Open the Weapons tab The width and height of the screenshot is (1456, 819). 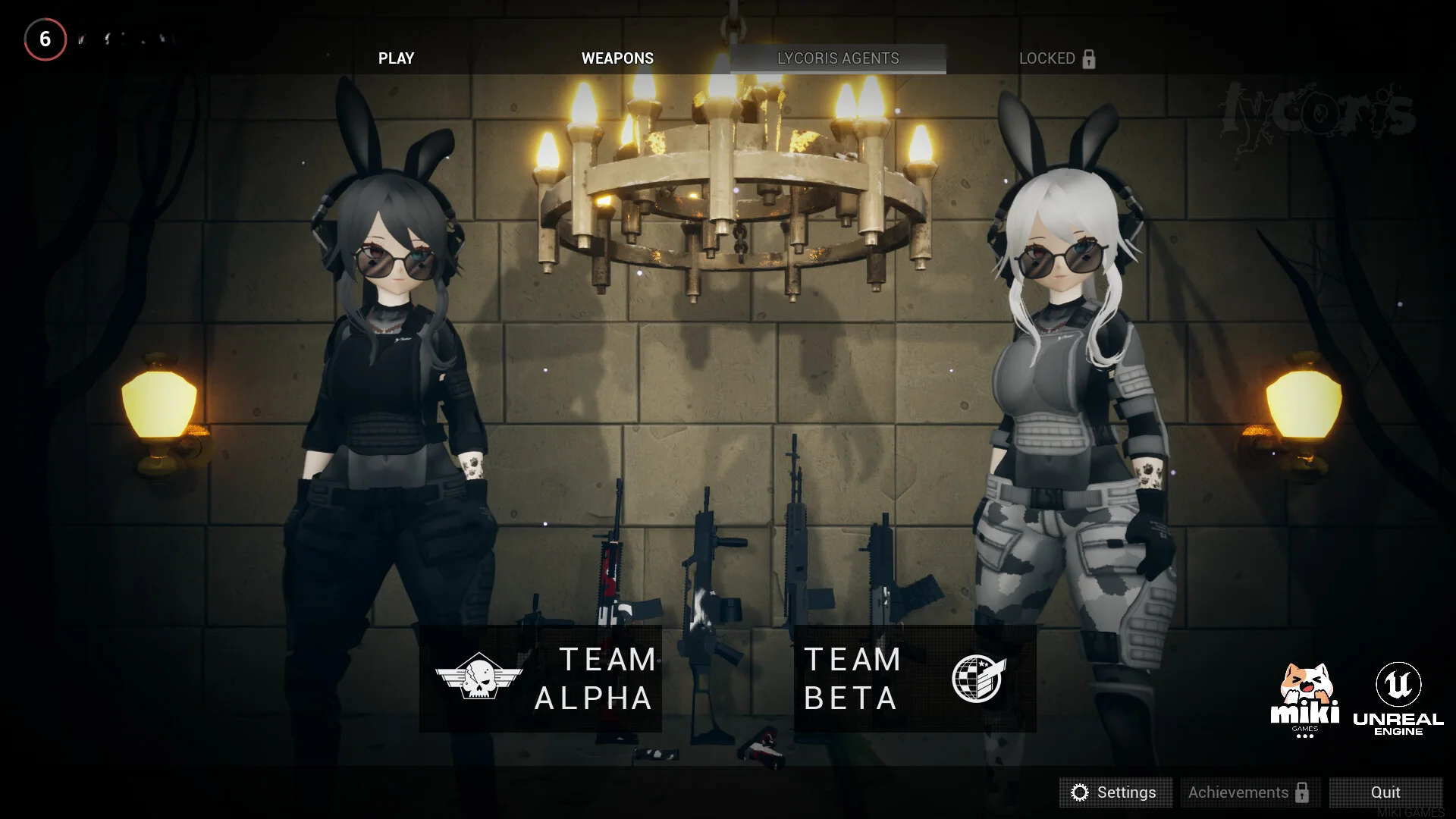tap(617, 58)
